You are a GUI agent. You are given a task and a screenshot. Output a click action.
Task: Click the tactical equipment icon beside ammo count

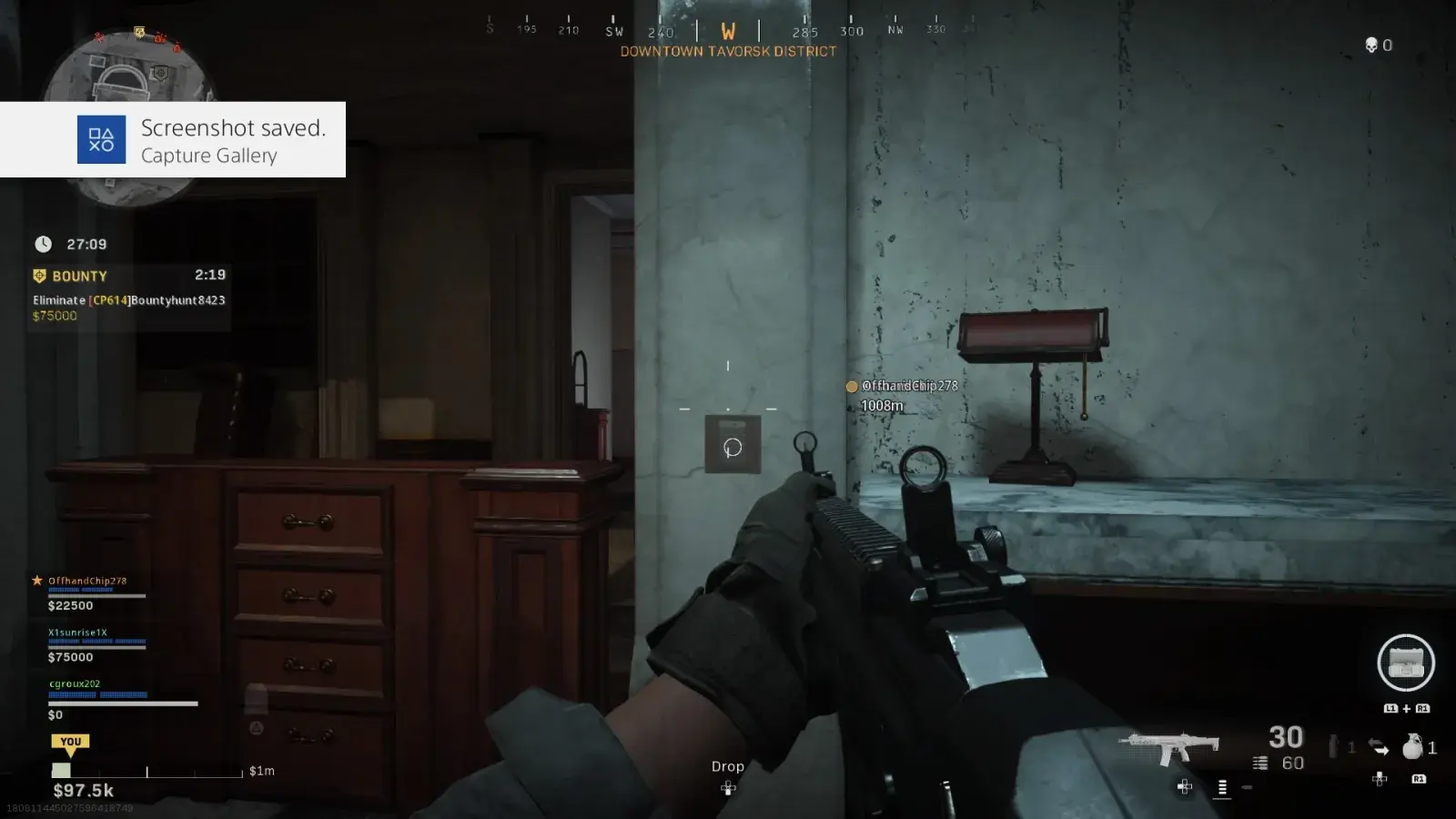click(x=1333, y=743)
